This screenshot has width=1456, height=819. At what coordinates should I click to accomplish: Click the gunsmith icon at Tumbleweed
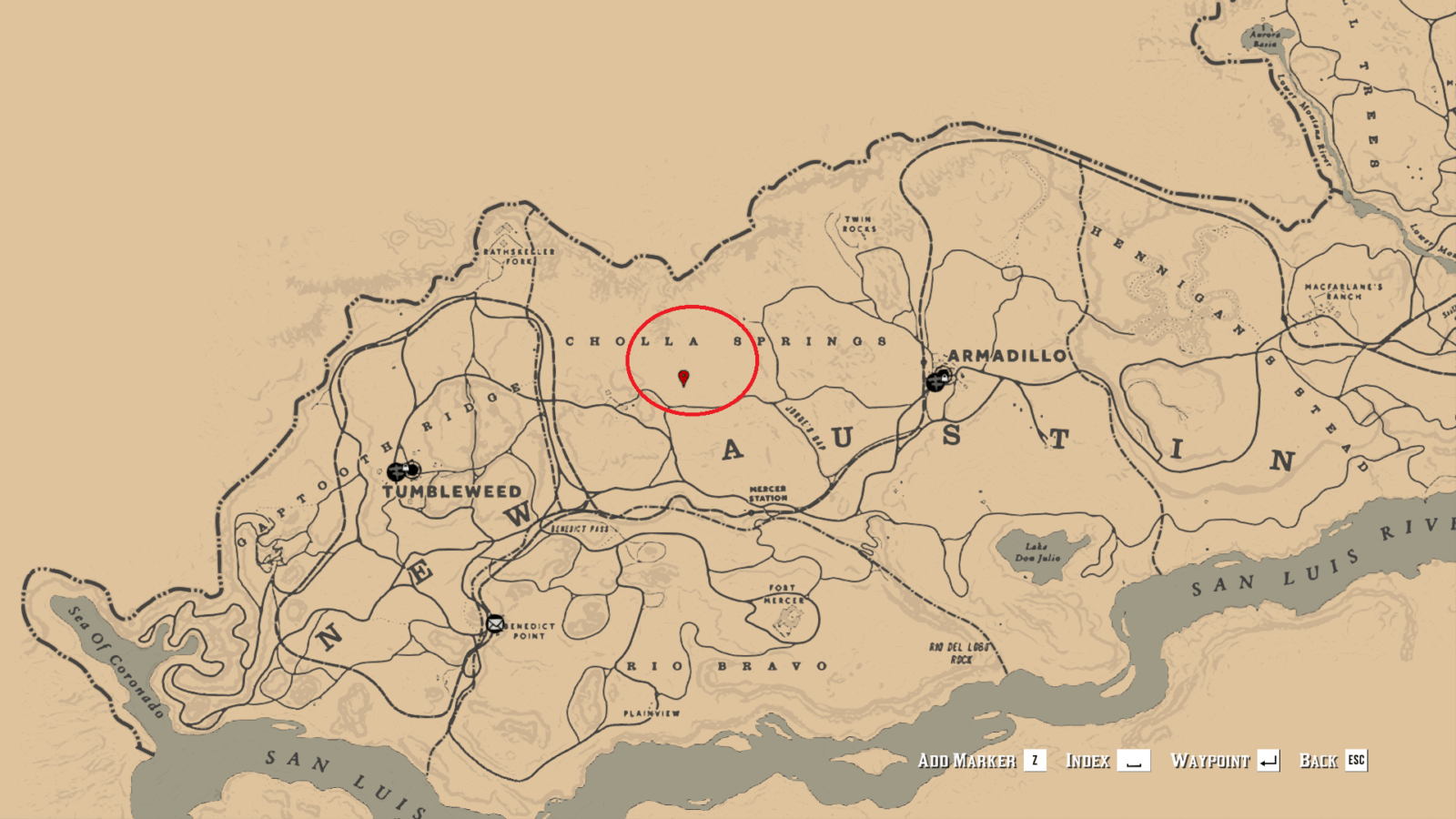pos(397,471)
